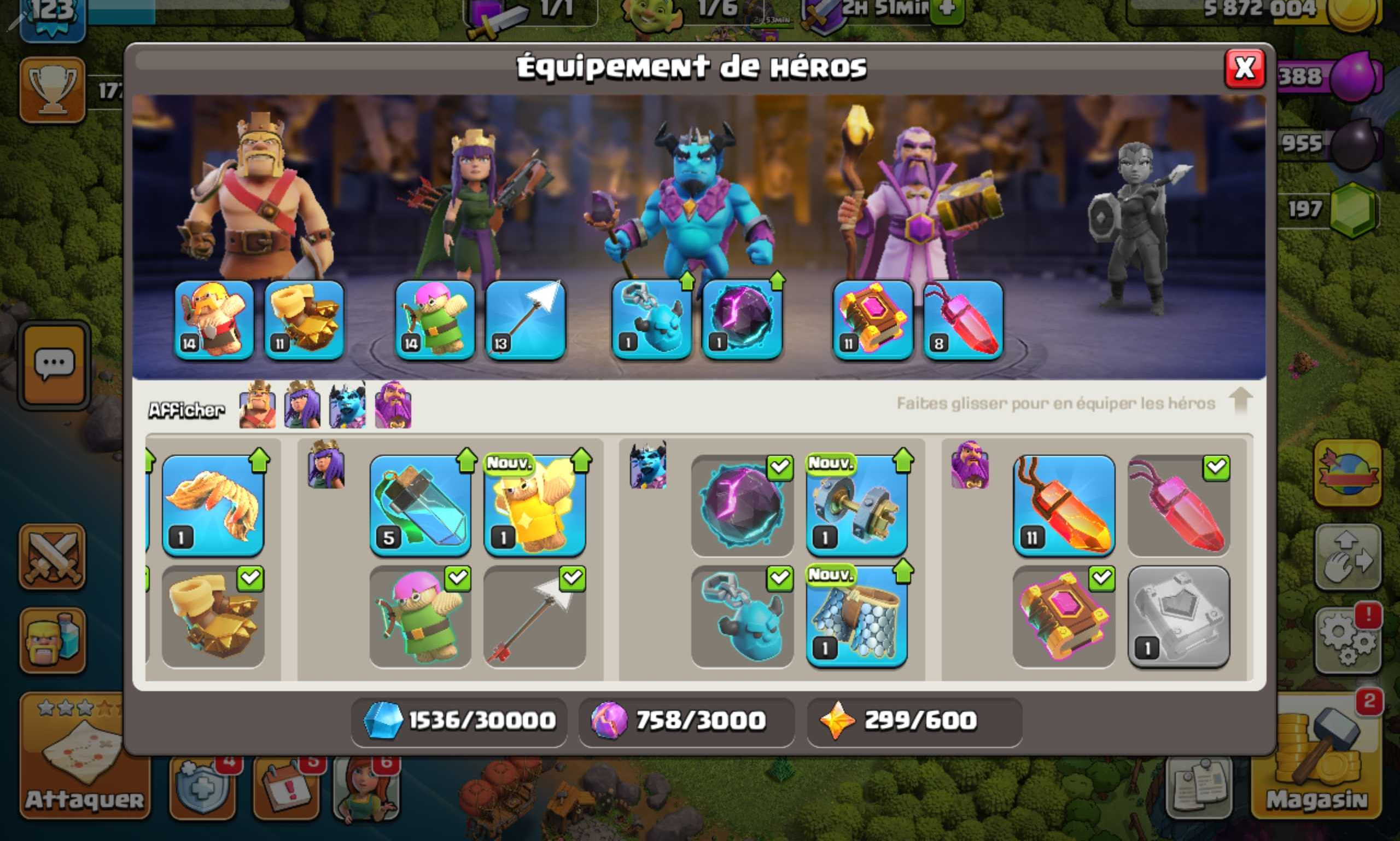1400x841 pixels.
Task: Choose the new chainmail armor equipment
Action: coord(856,617)
